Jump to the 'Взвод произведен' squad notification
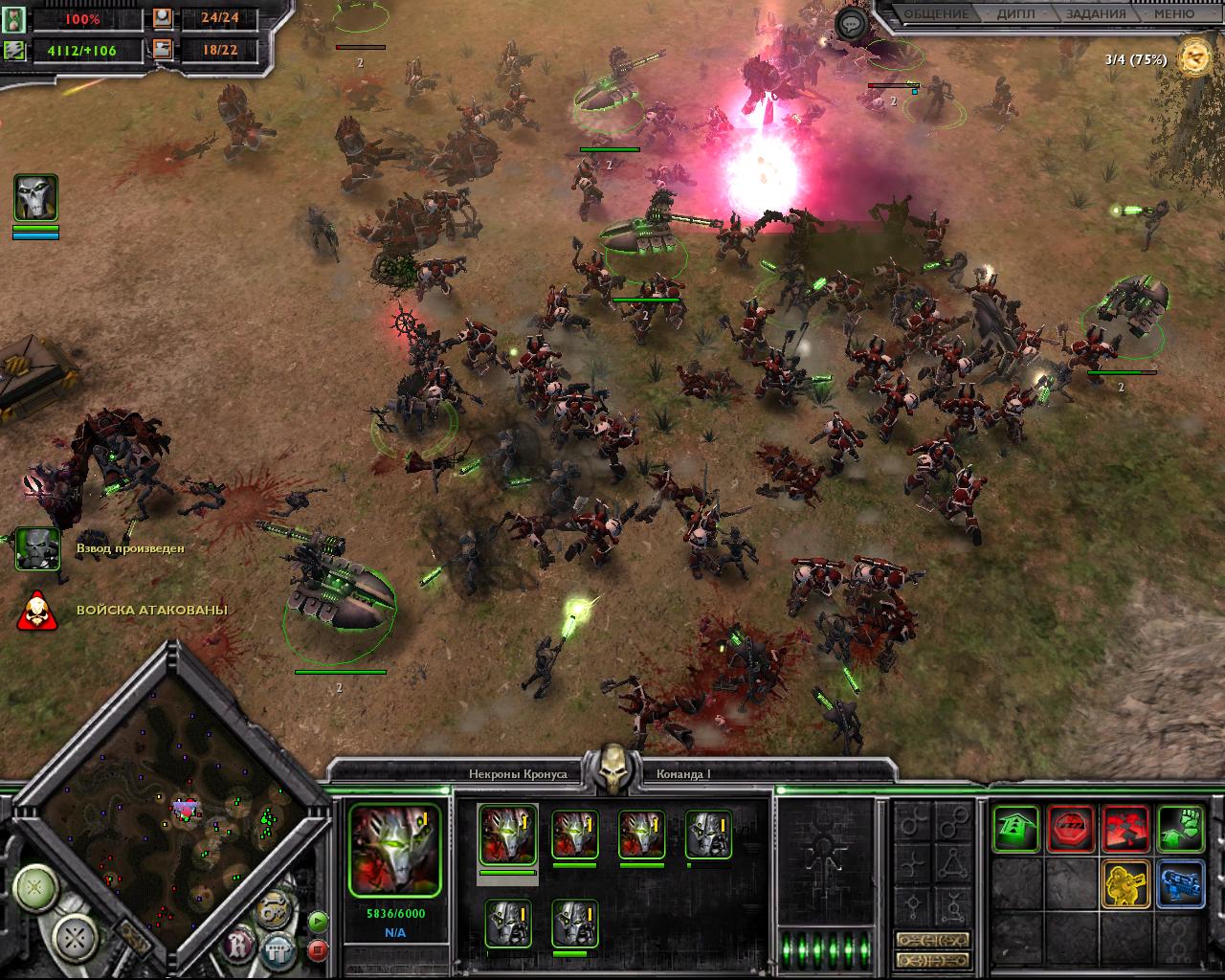 pyautogui.click(x=37, y=549)
